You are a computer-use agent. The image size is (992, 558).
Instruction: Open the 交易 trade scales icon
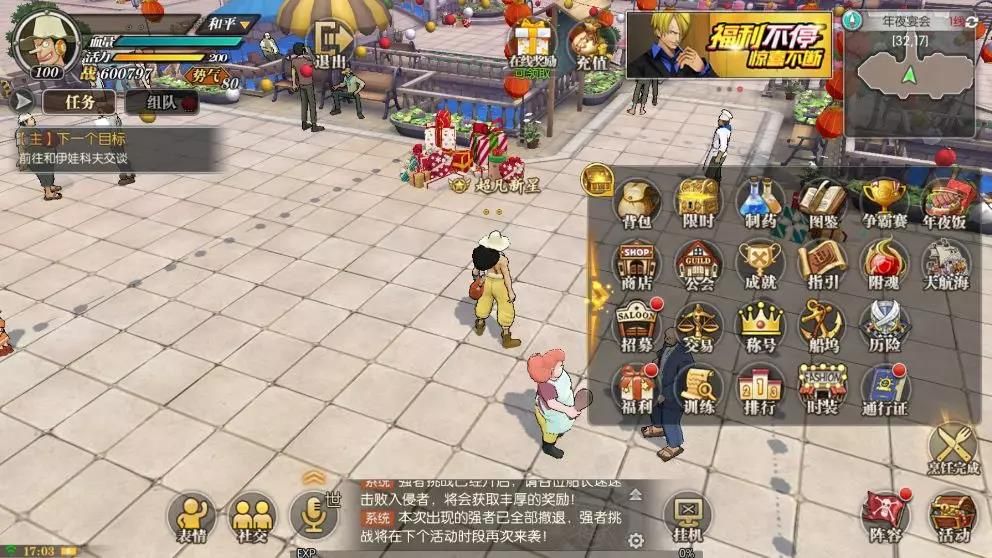click(x=698, y=328)
